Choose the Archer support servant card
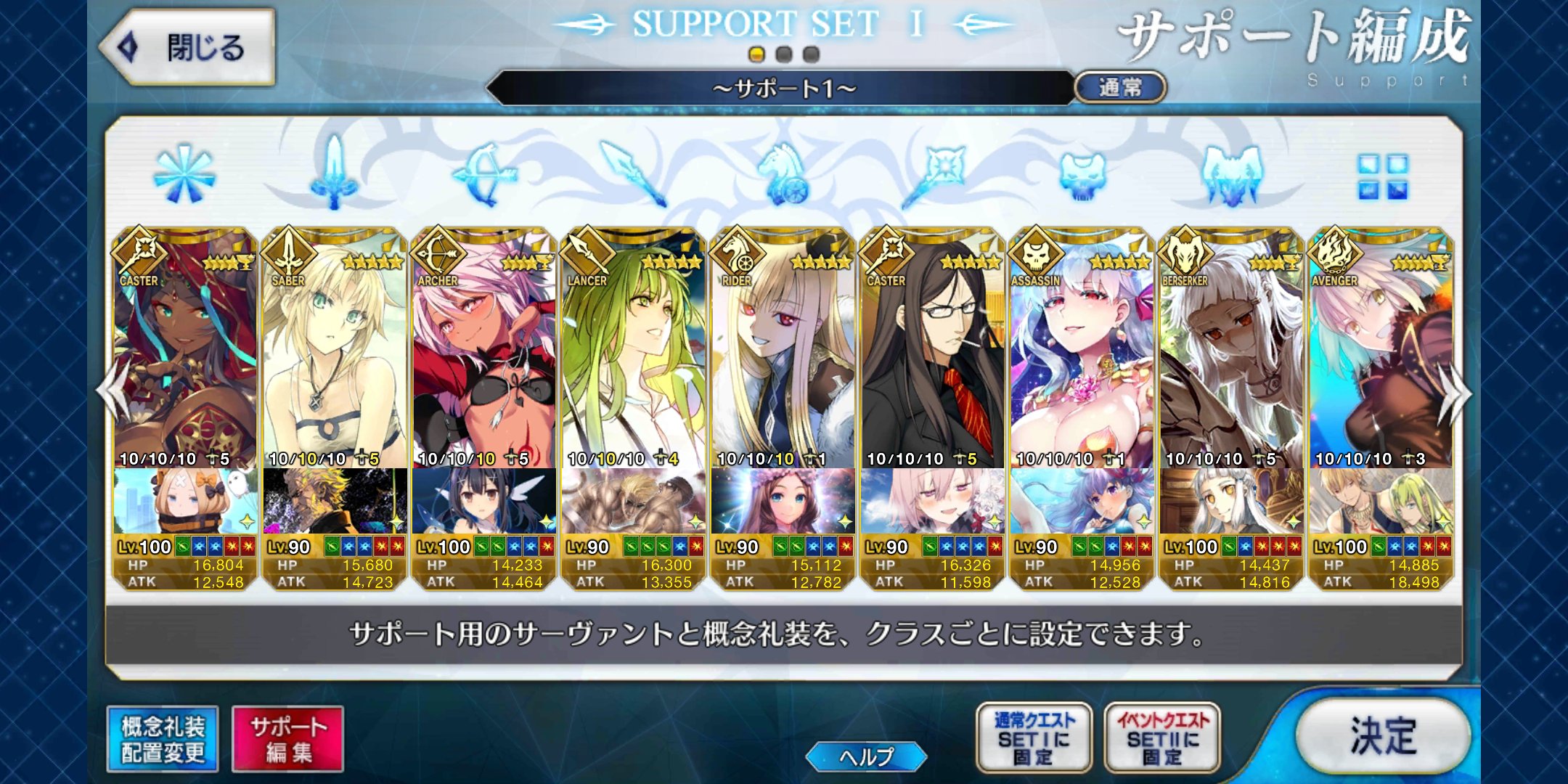This screenshot has height=784, width=1568. pyautogui.click(x=483, y=348)
